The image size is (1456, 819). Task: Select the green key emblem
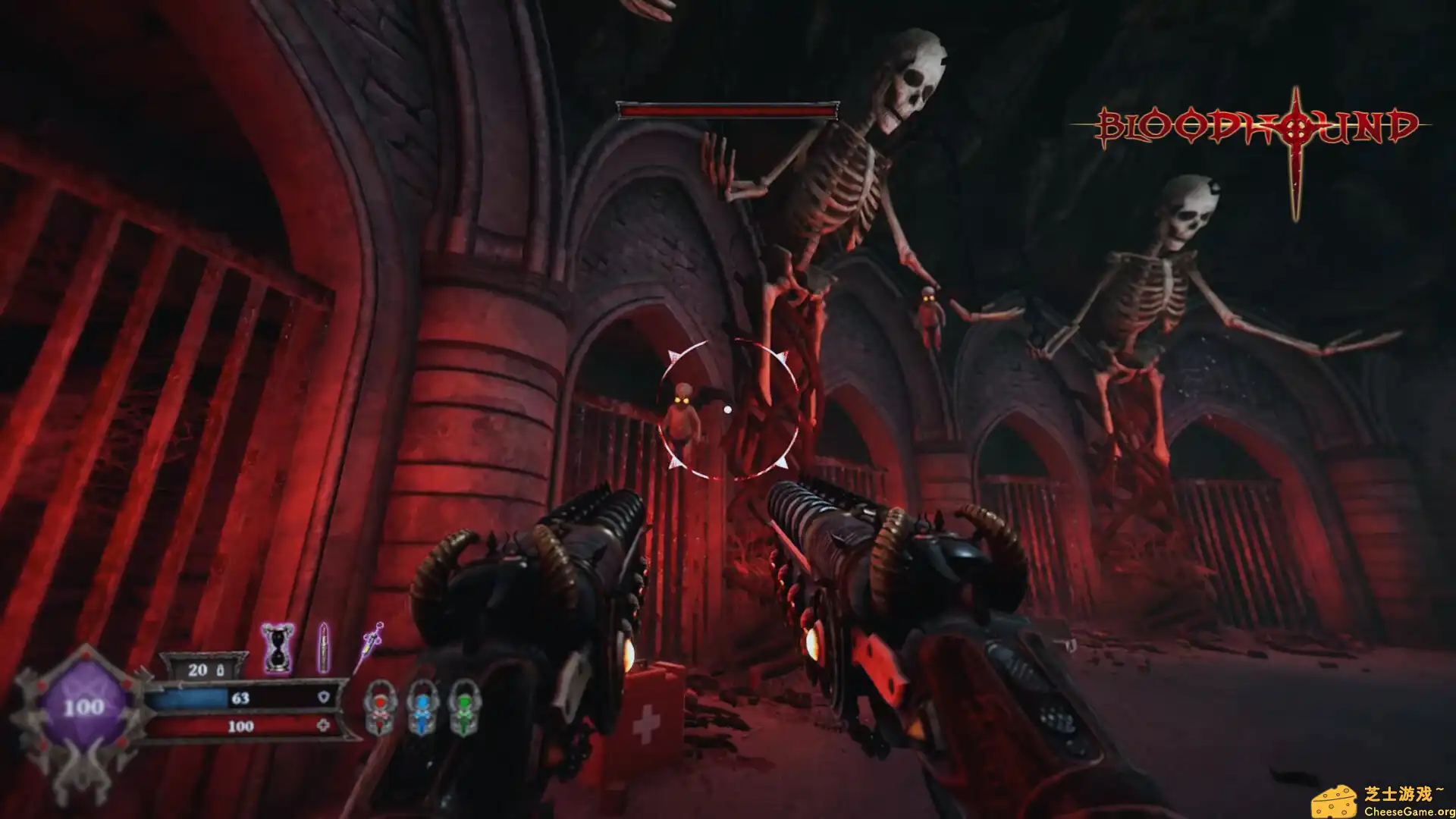pyautogui.click(x=463, y=708)
